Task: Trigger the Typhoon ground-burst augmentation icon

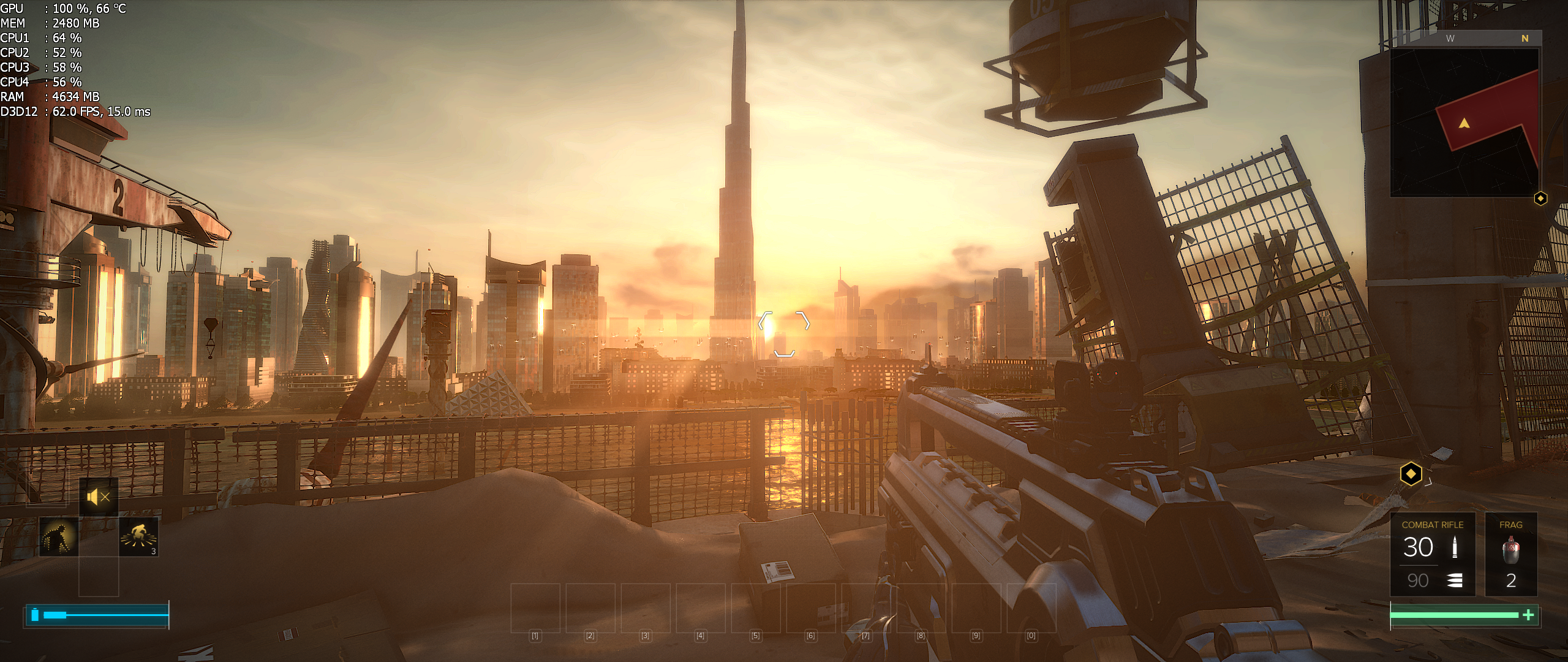Action: 138,536
